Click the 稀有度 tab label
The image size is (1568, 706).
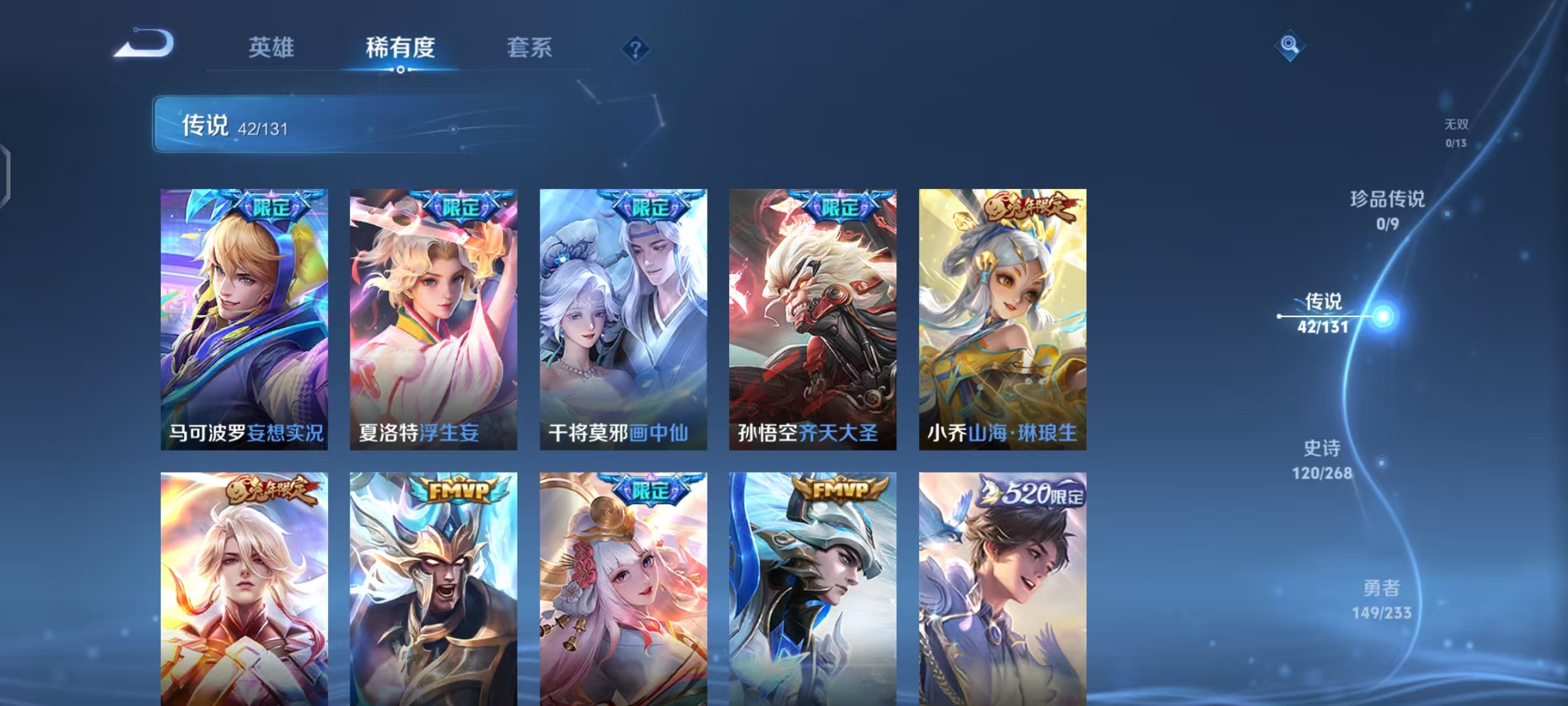[401, 48]
